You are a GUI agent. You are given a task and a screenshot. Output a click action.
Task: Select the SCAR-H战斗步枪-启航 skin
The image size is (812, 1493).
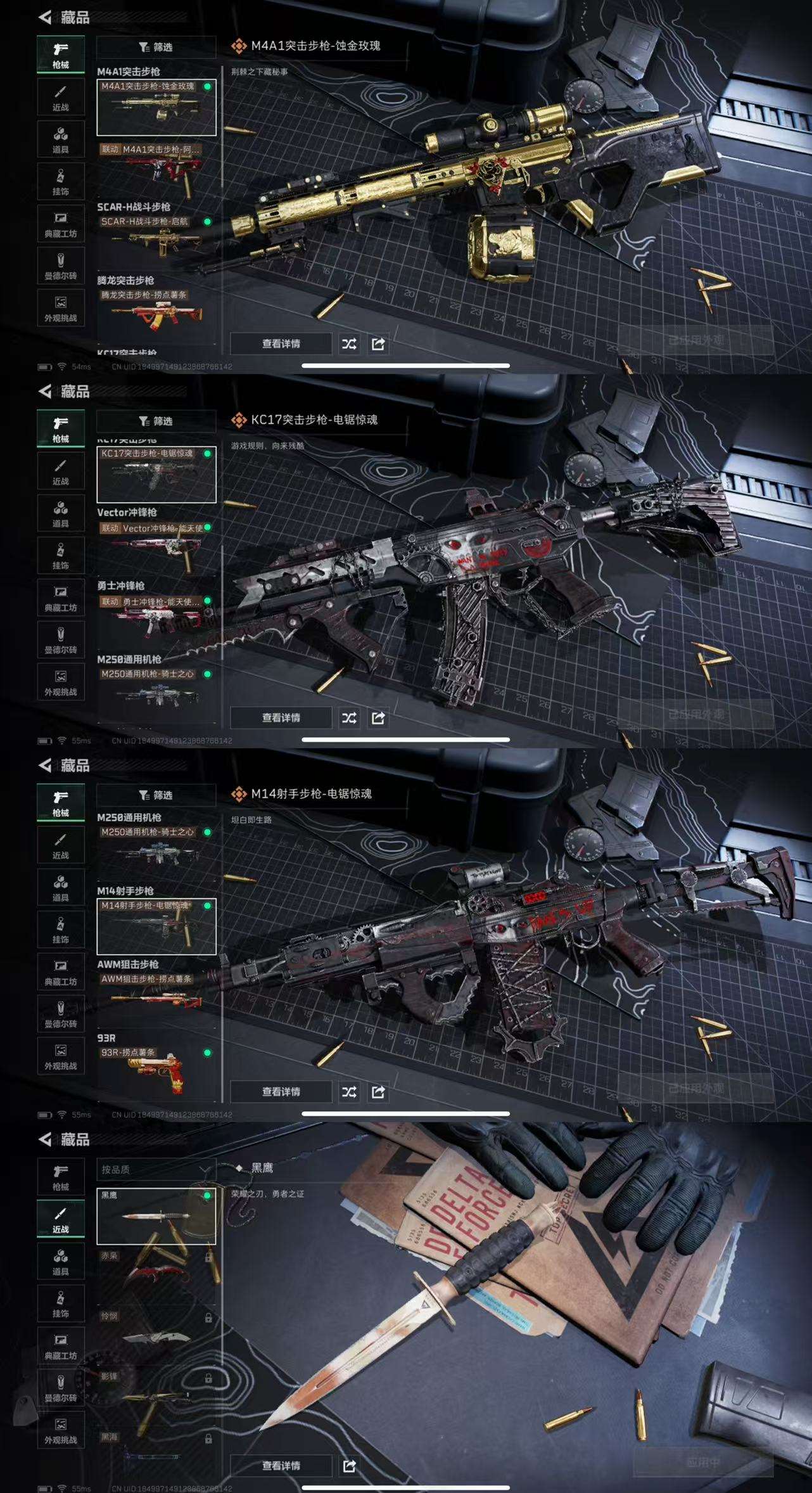coord(156,239)
